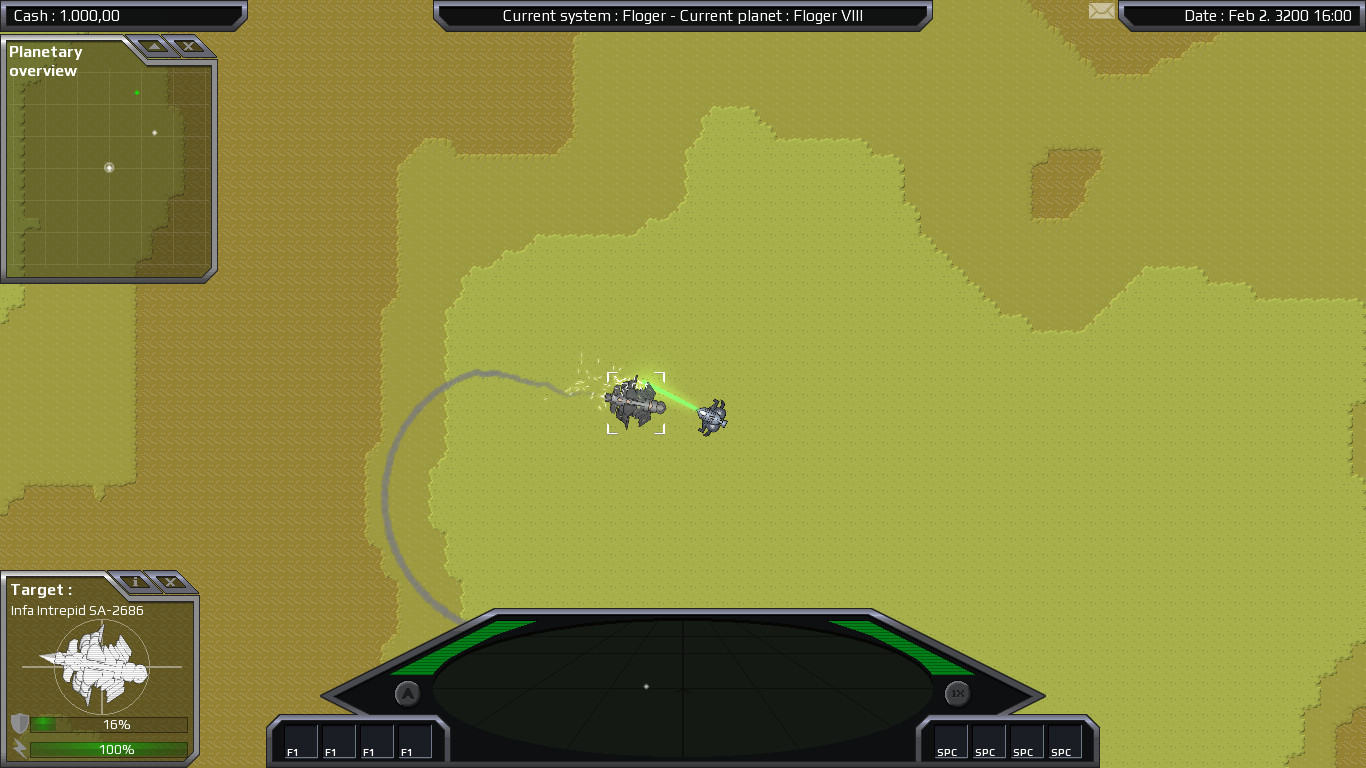The height and width of the screenshot is (768, 1366).
Task: Toggle the 1x speed button
Action: click(x=958, y=693)
